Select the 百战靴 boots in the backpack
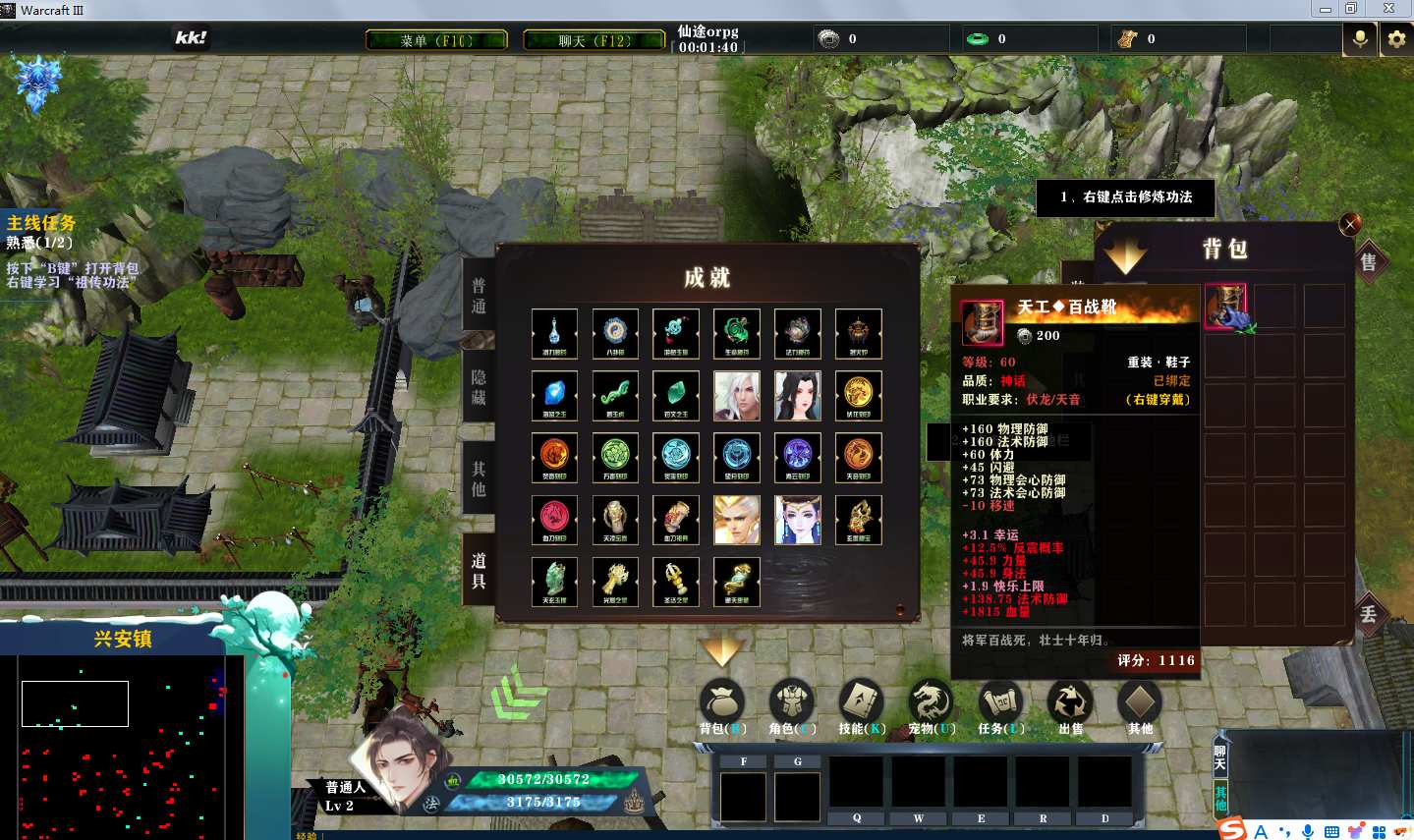The image size is (1414, 840). point(1225,307)
